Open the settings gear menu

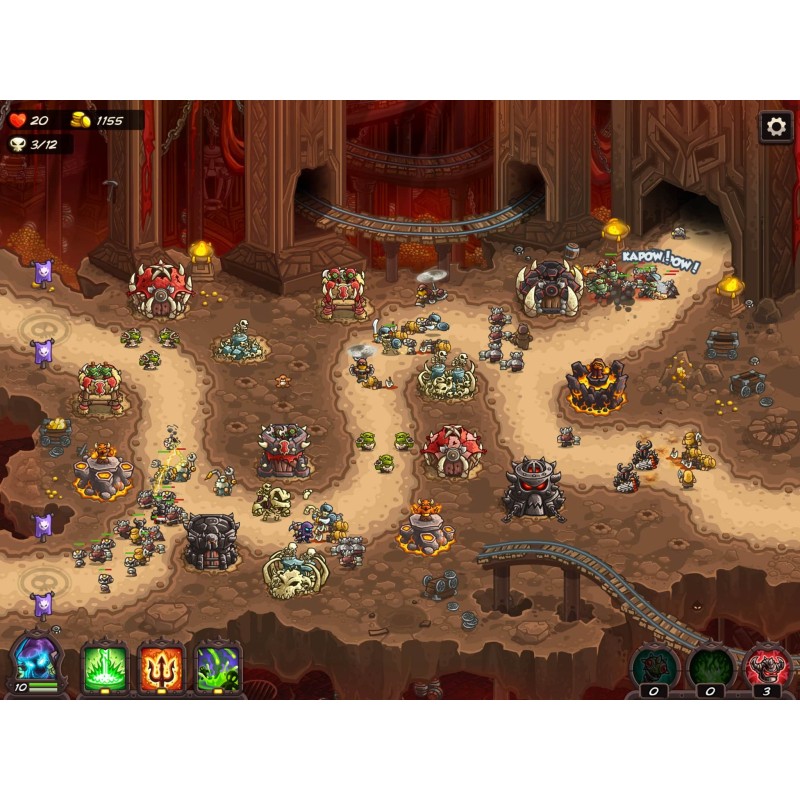tap(775, 127)
